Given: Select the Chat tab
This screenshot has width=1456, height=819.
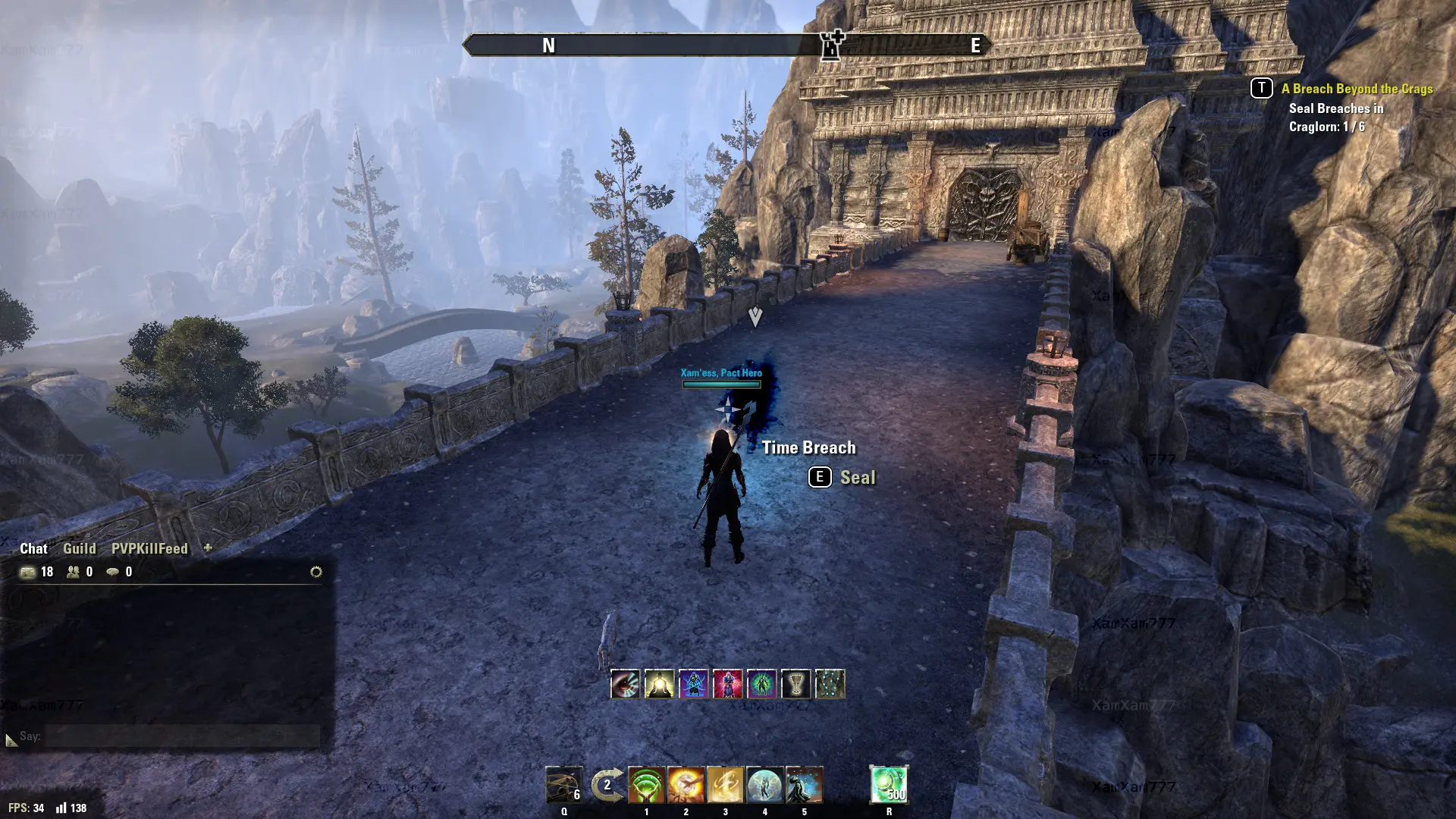Looking at the screenshot, I should [x=33, y=548].
